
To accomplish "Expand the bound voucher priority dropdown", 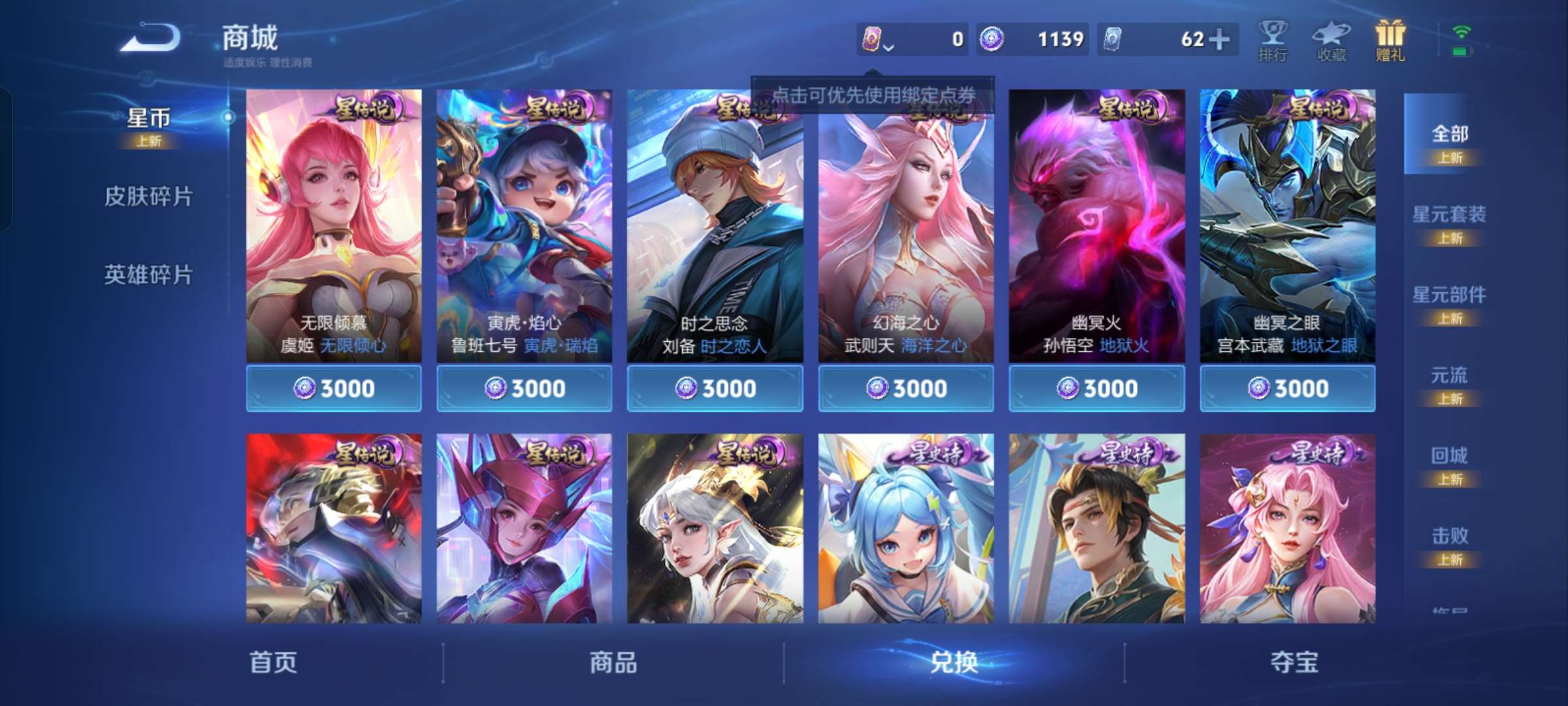I will 889,47.
